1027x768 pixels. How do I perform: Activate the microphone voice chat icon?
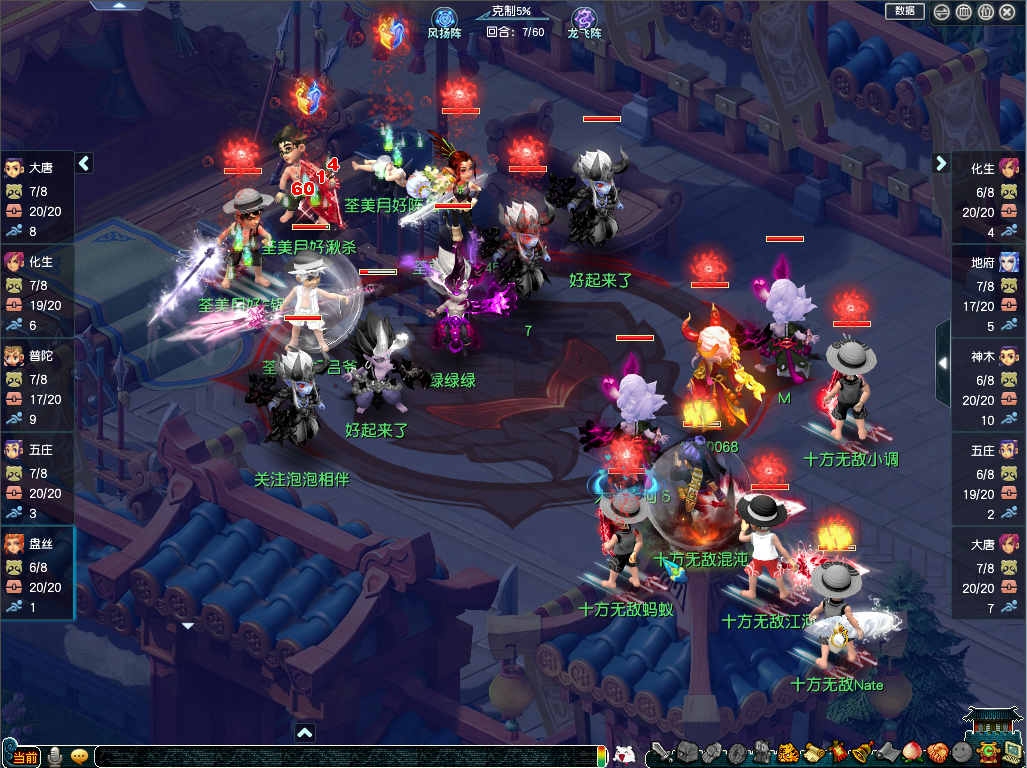click(56, 756)
